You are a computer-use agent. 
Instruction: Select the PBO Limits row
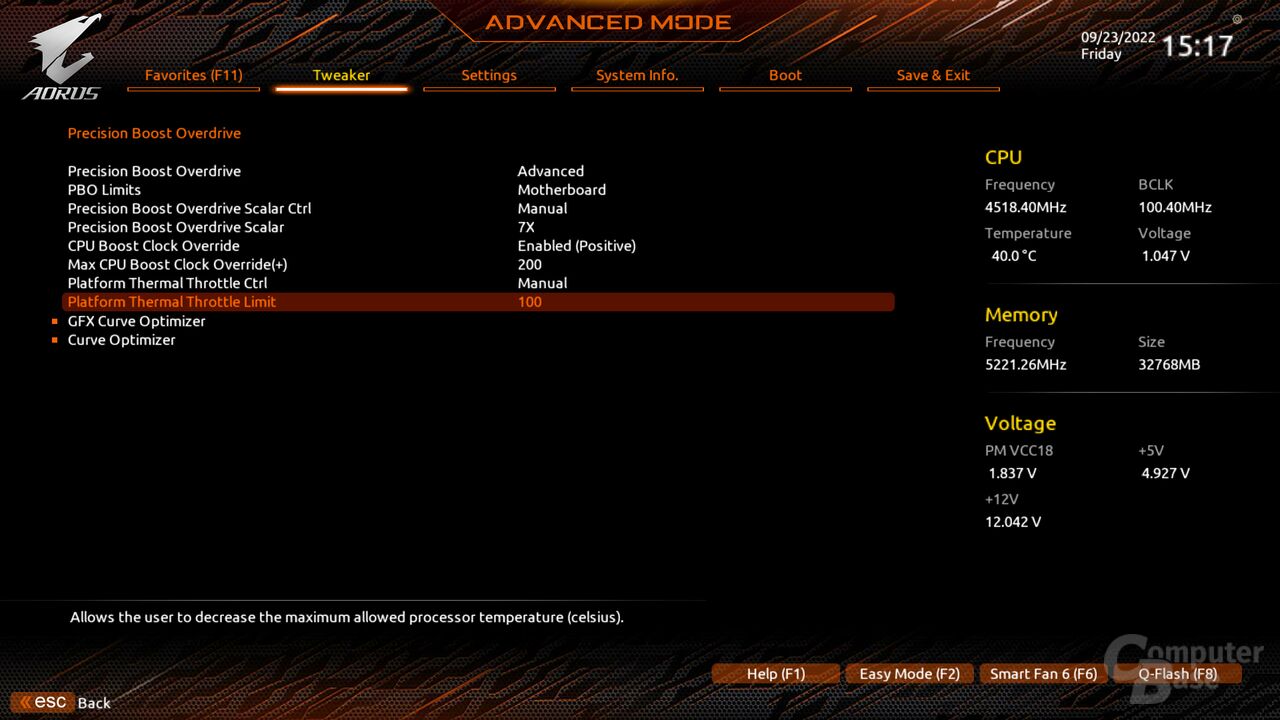(104, 190)
